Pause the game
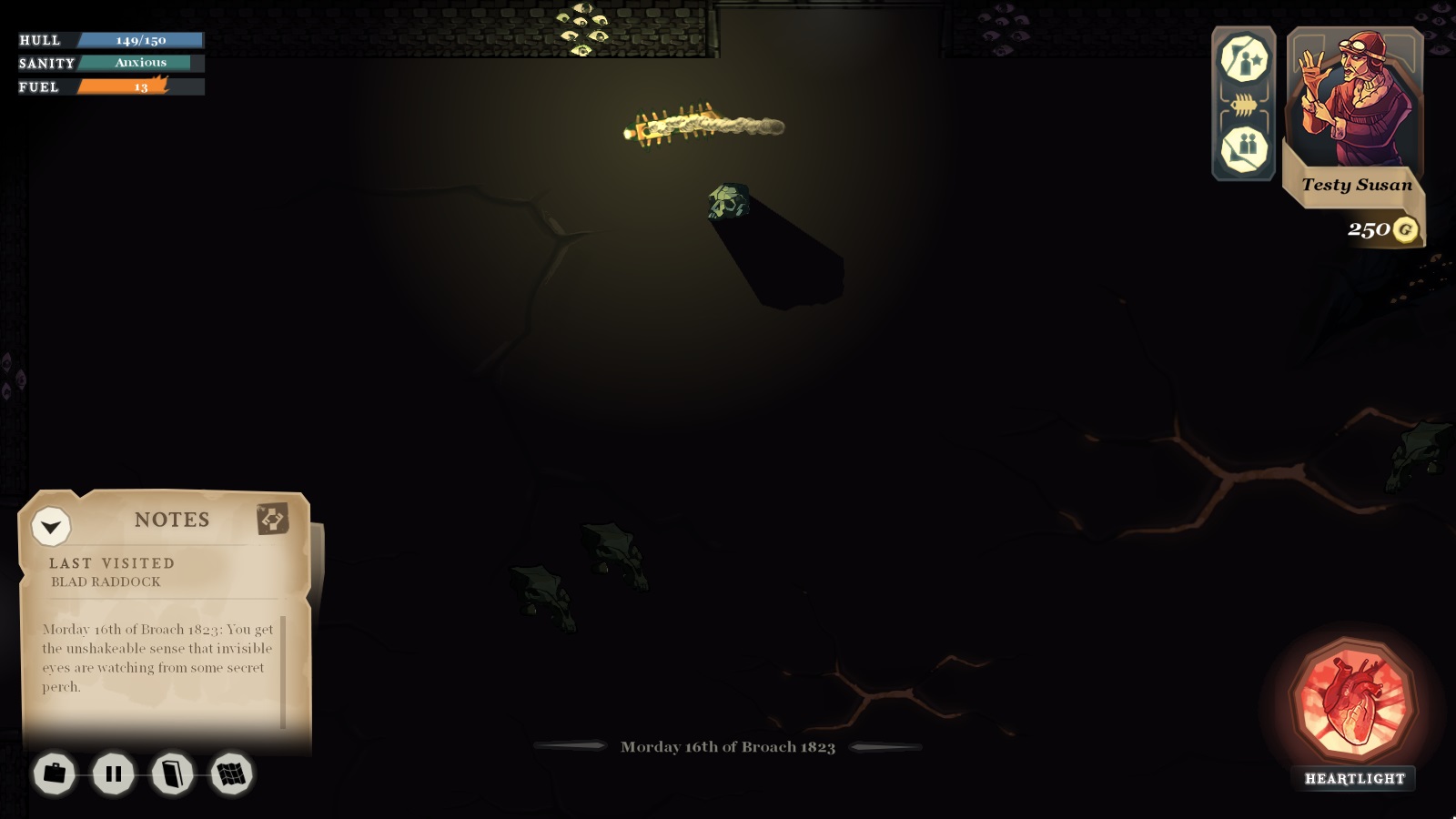The width and height of the screenshot is (1456, 819). coord(114,773)
